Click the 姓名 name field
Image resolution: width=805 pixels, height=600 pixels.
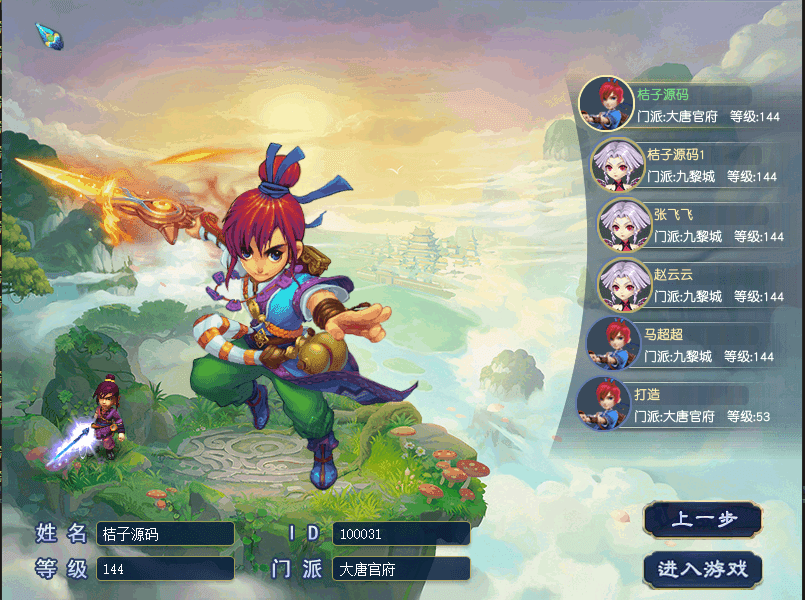click(x=165, y=534)
